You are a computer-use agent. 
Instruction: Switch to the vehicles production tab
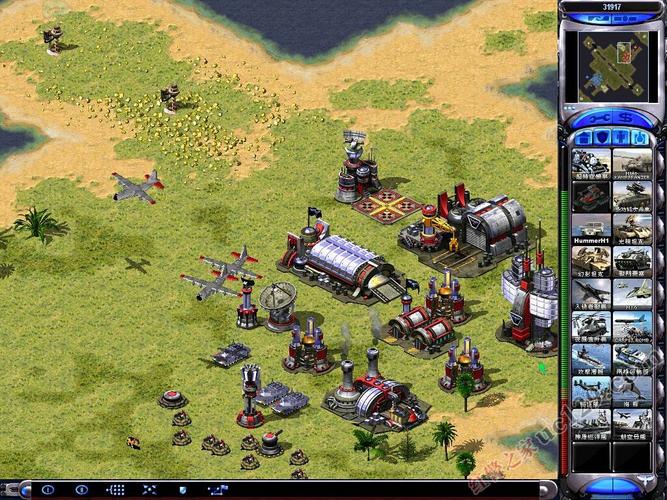pos(638,136)
